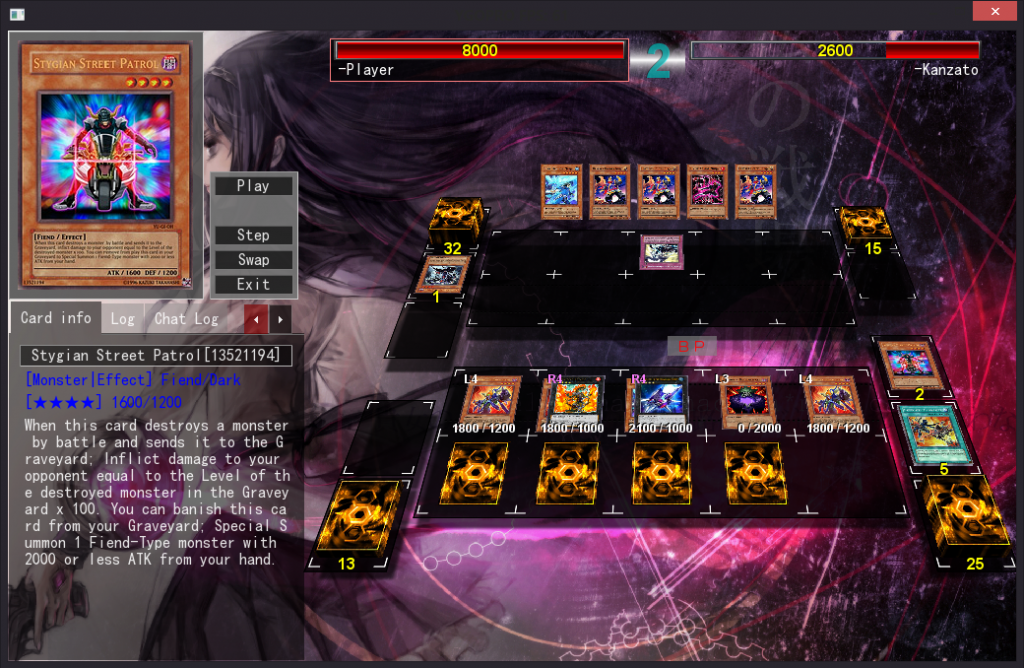Swap the field view

pos(253,260)
